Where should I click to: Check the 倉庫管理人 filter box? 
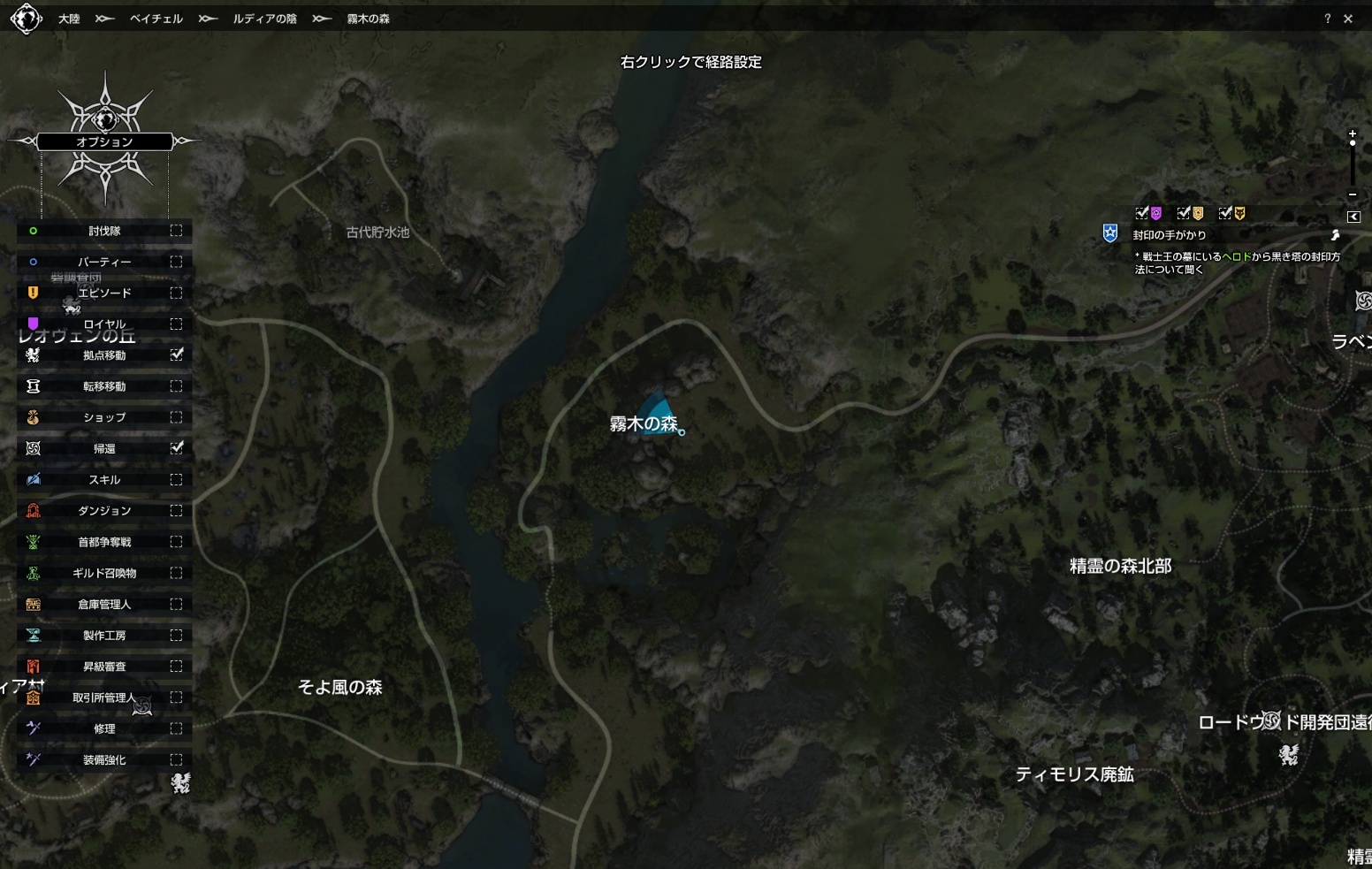(176, 604)
